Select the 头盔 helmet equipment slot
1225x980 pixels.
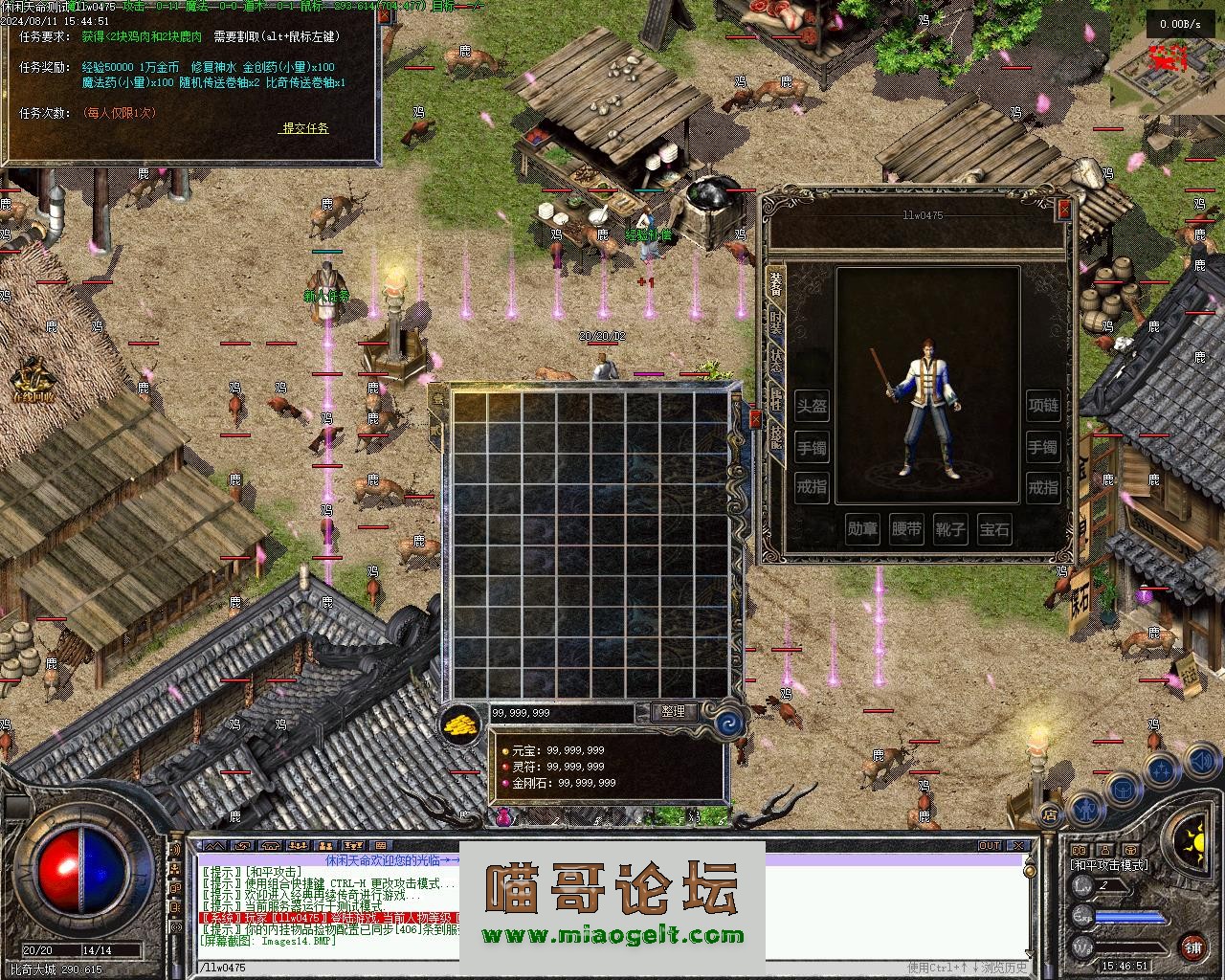[812, 407]
